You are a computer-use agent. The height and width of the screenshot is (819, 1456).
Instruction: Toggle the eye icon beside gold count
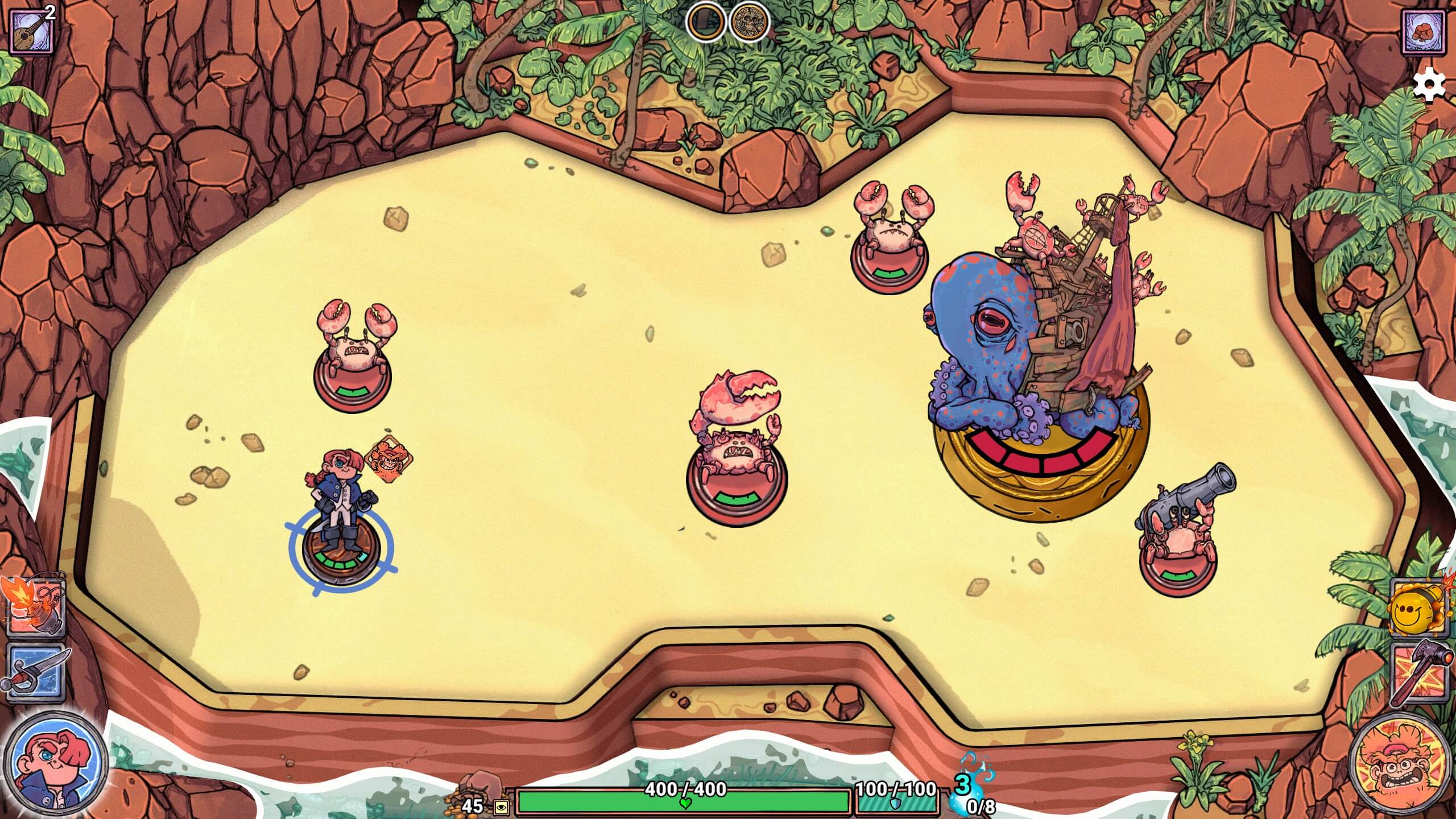click(x=501, y=807)
